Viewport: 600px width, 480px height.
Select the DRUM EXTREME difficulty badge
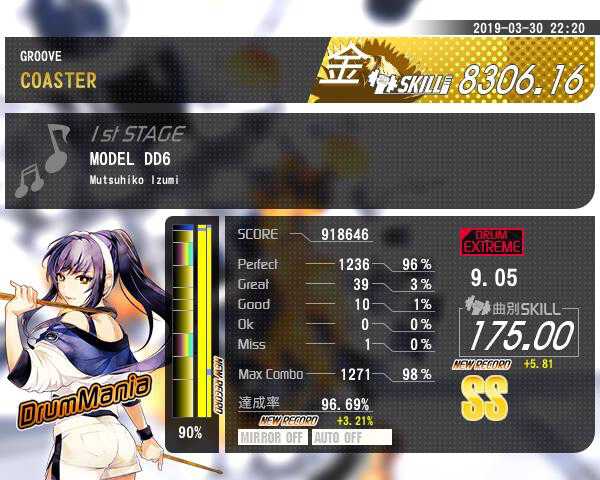[491, 242]
